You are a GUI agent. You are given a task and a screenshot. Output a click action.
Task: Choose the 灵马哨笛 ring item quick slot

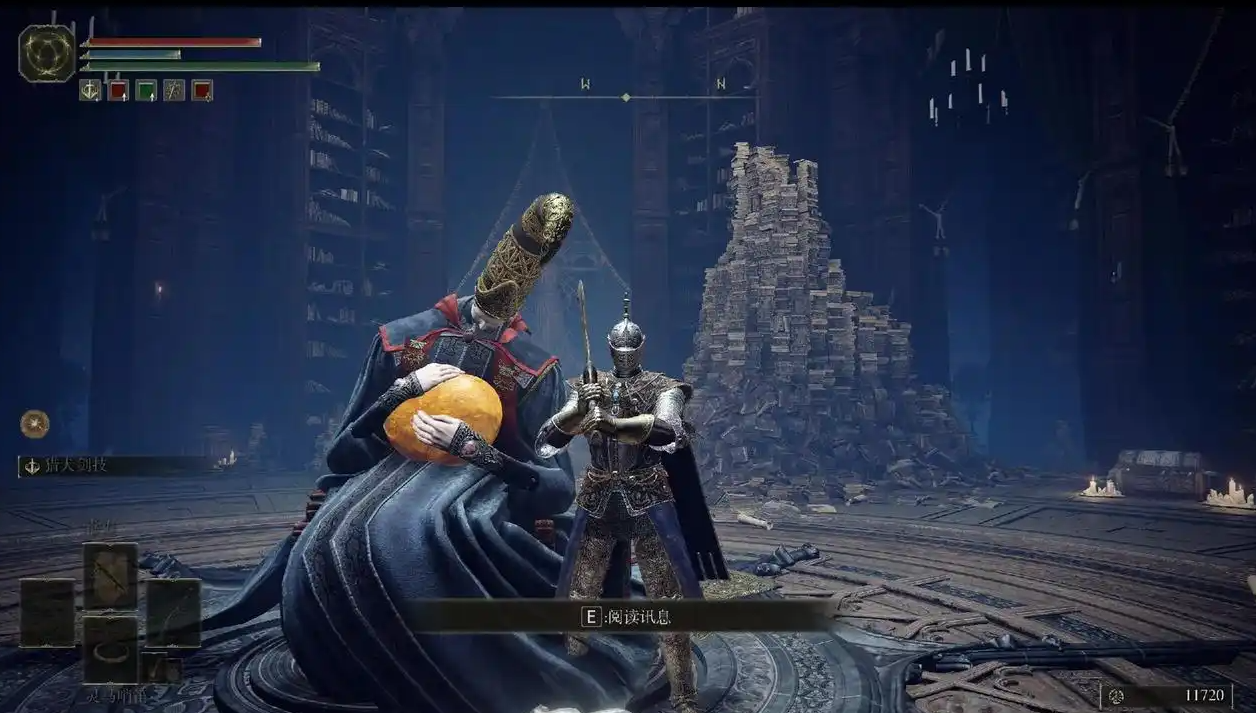pyautogui.click(x=110, y=649)
